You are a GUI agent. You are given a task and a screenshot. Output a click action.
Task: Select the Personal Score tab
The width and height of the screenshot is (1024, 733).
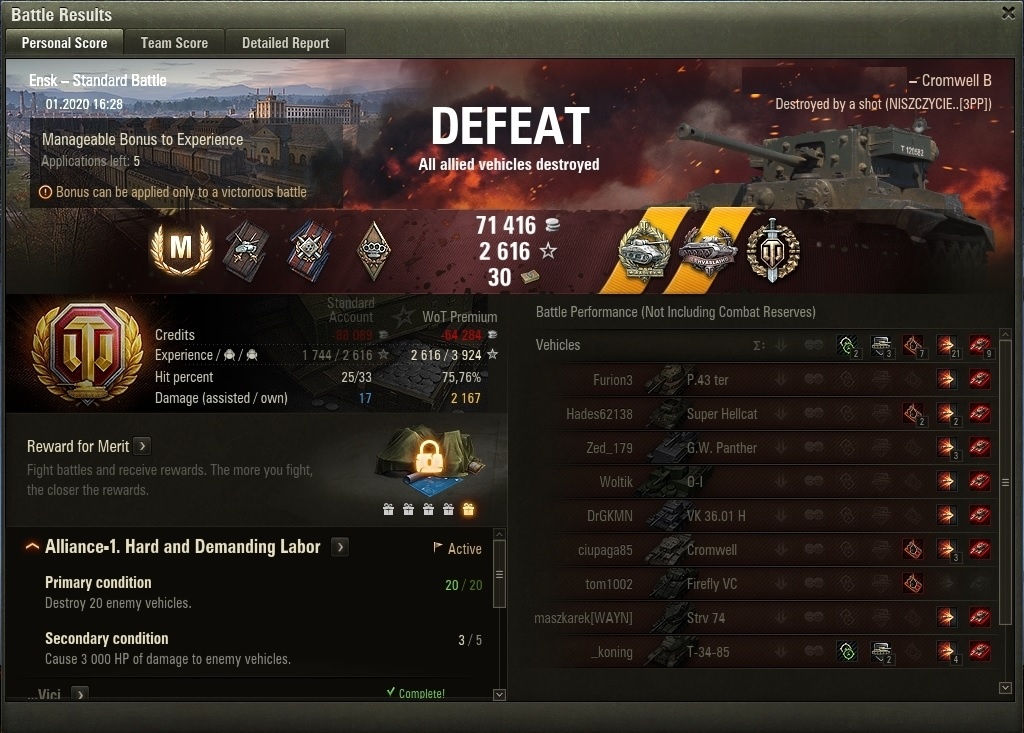tap(64, 43)
